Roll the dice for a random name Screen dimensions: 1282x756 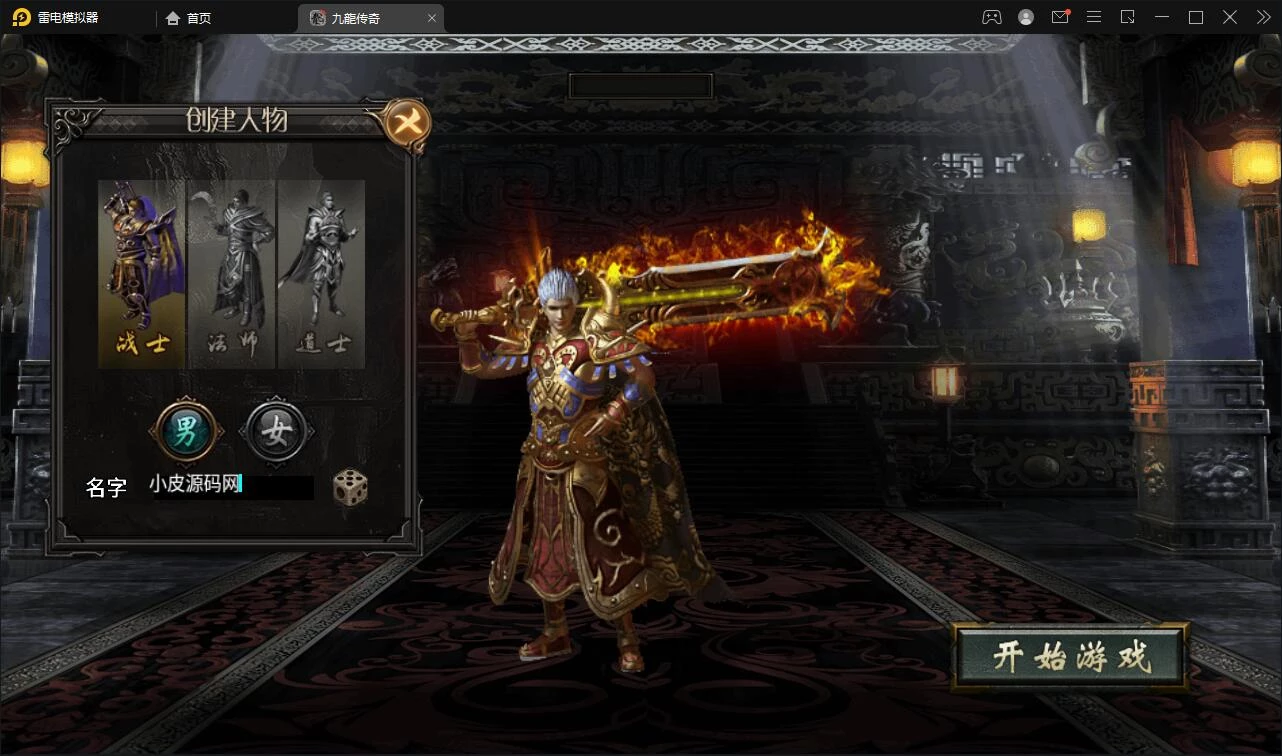pos(350,487)
